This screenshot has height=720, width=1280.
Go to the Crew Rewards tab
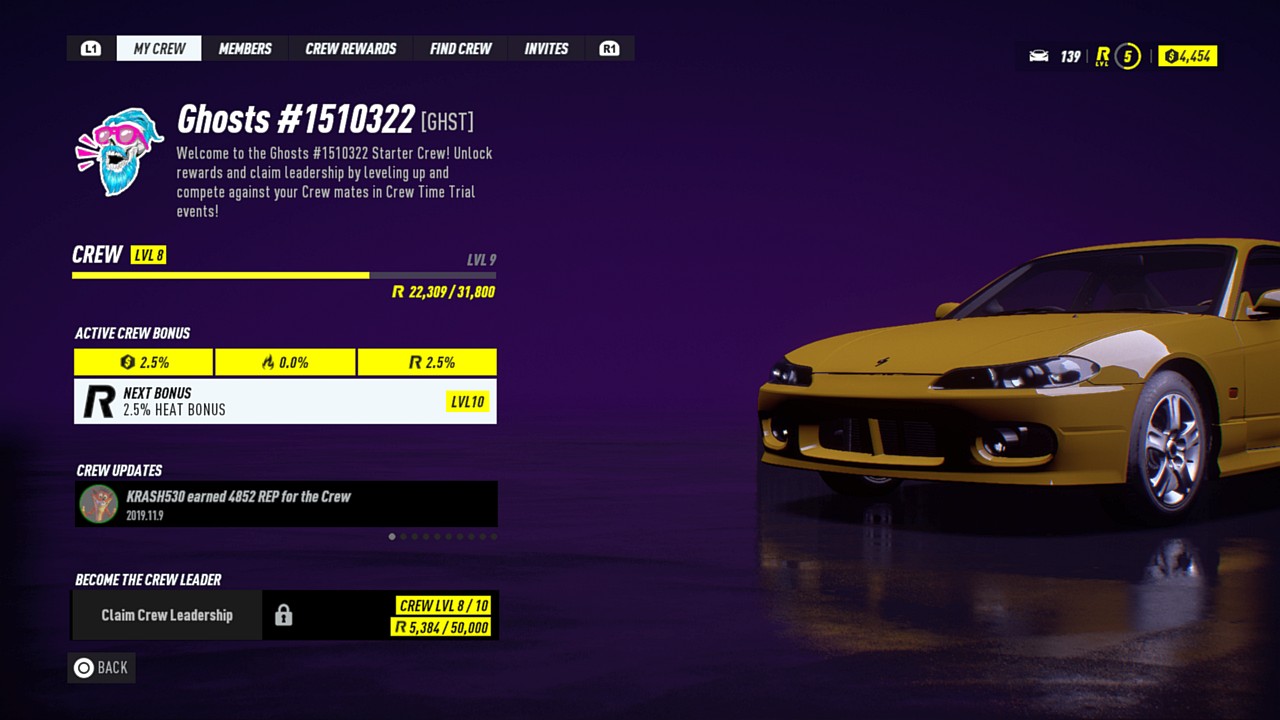pyautogui.click(x=351, y=48)
